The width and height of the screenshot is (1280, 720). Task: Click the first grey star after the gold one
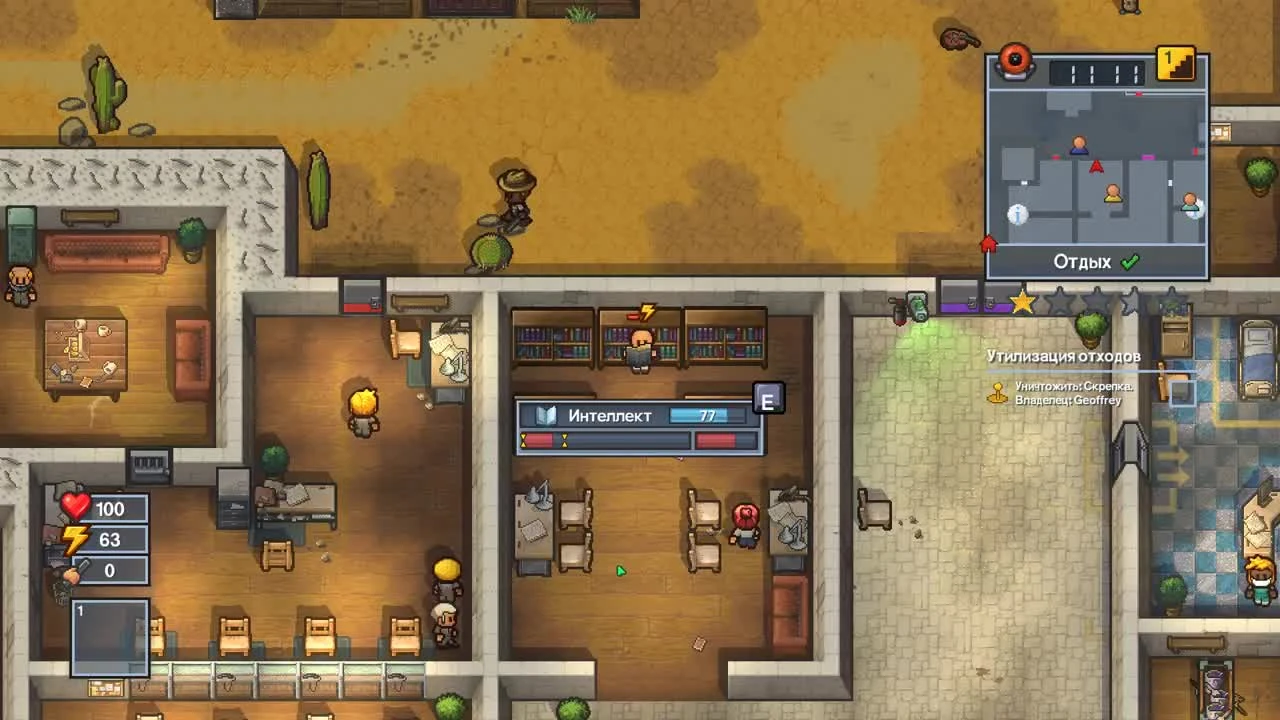pos(1059,300)
